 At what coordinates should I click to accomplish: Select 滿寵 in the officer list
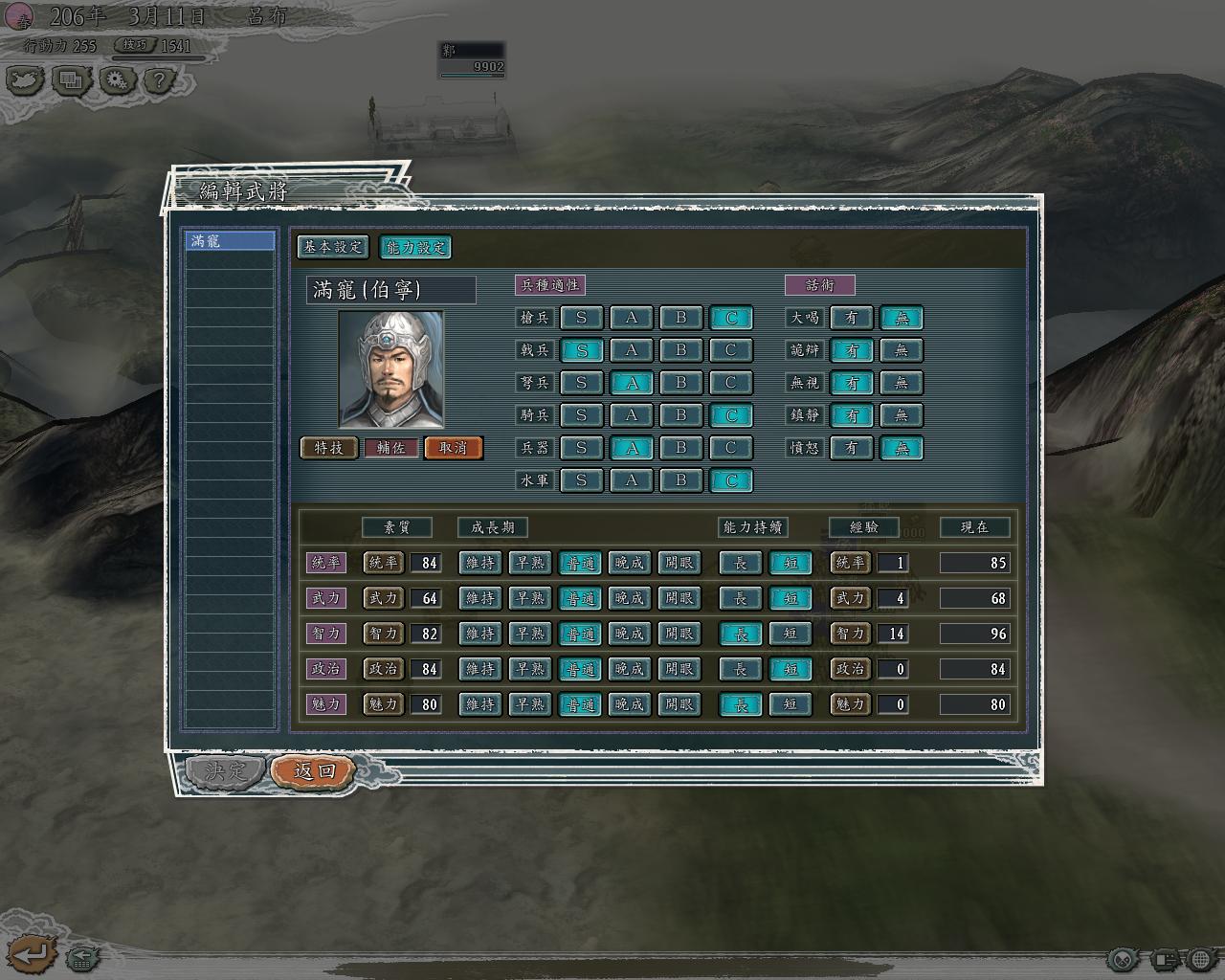[x=230, y=241]
